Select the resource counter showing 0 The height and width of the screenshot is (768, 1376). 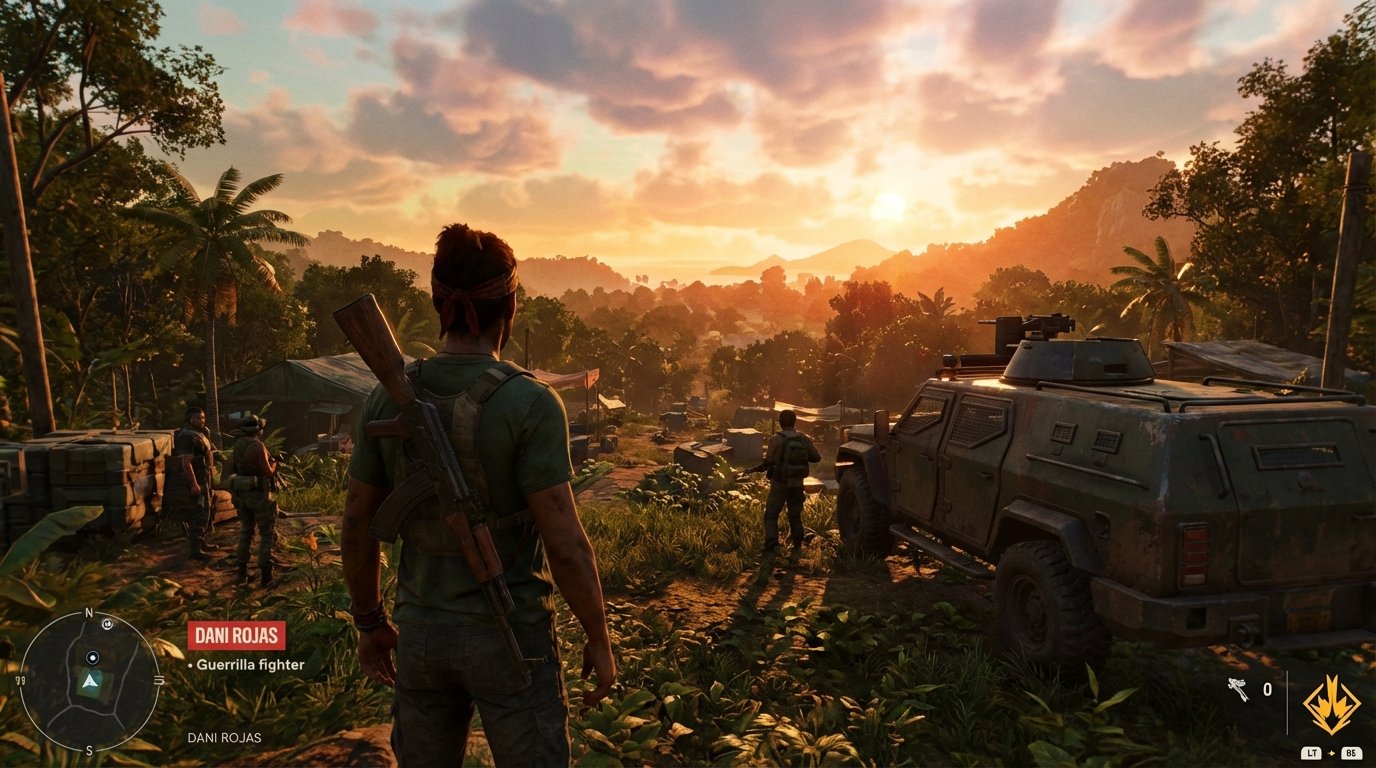pyautogui.click(x=1268, y=690)
